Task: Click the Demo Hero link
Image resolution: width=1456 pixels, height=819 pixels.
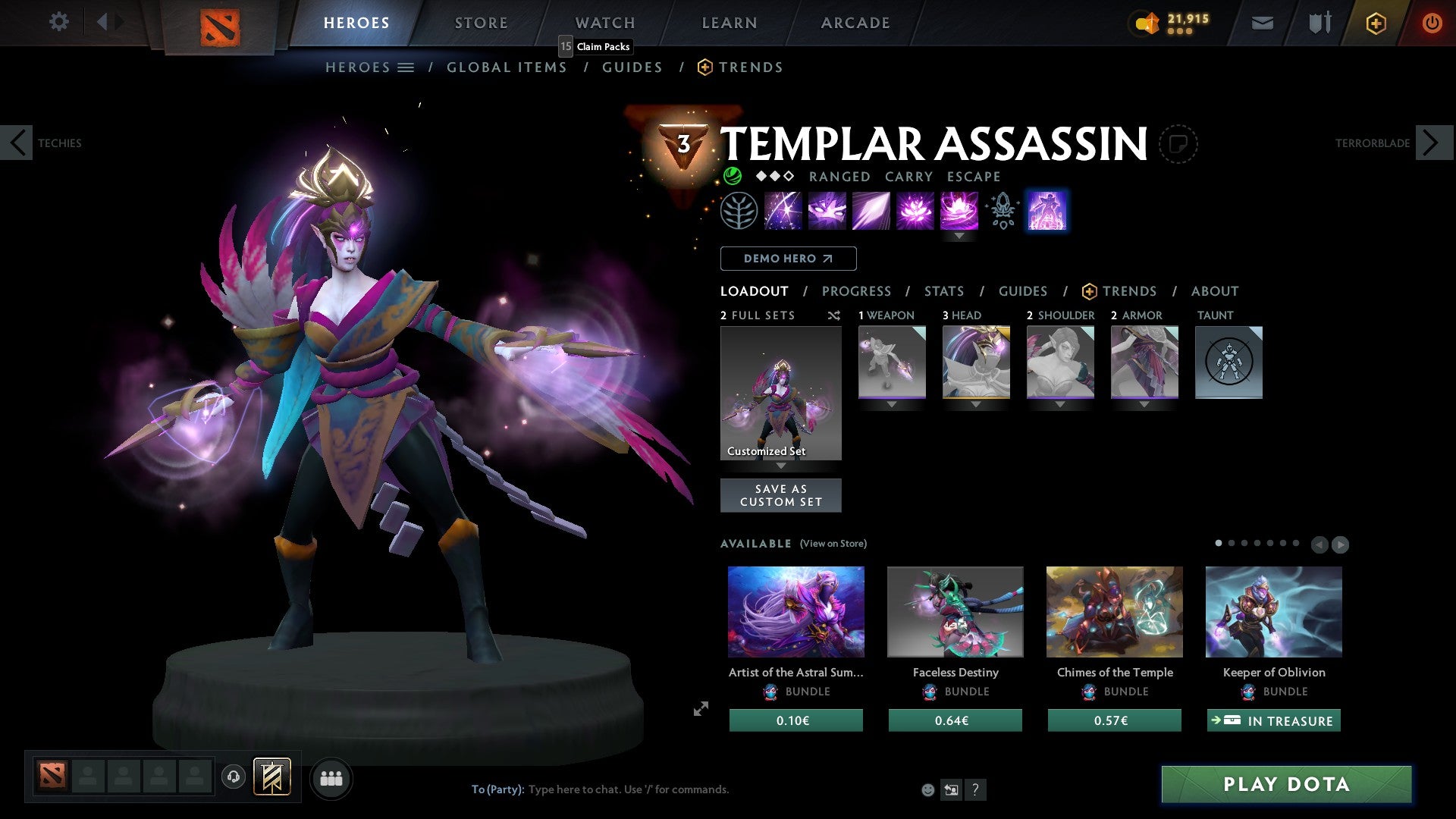Action: point(788,258)
